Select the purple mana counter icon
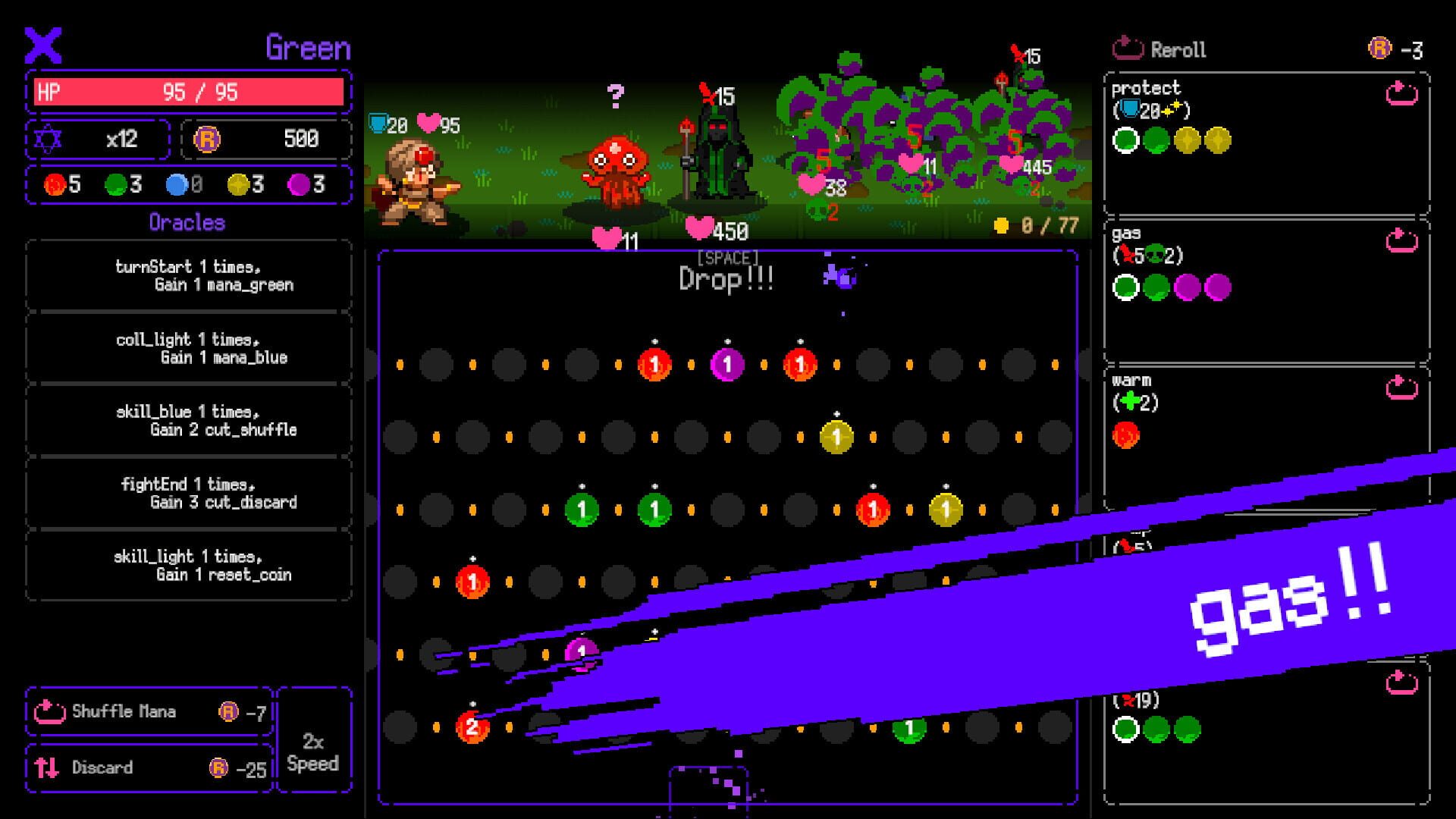 tap(297, 184)
